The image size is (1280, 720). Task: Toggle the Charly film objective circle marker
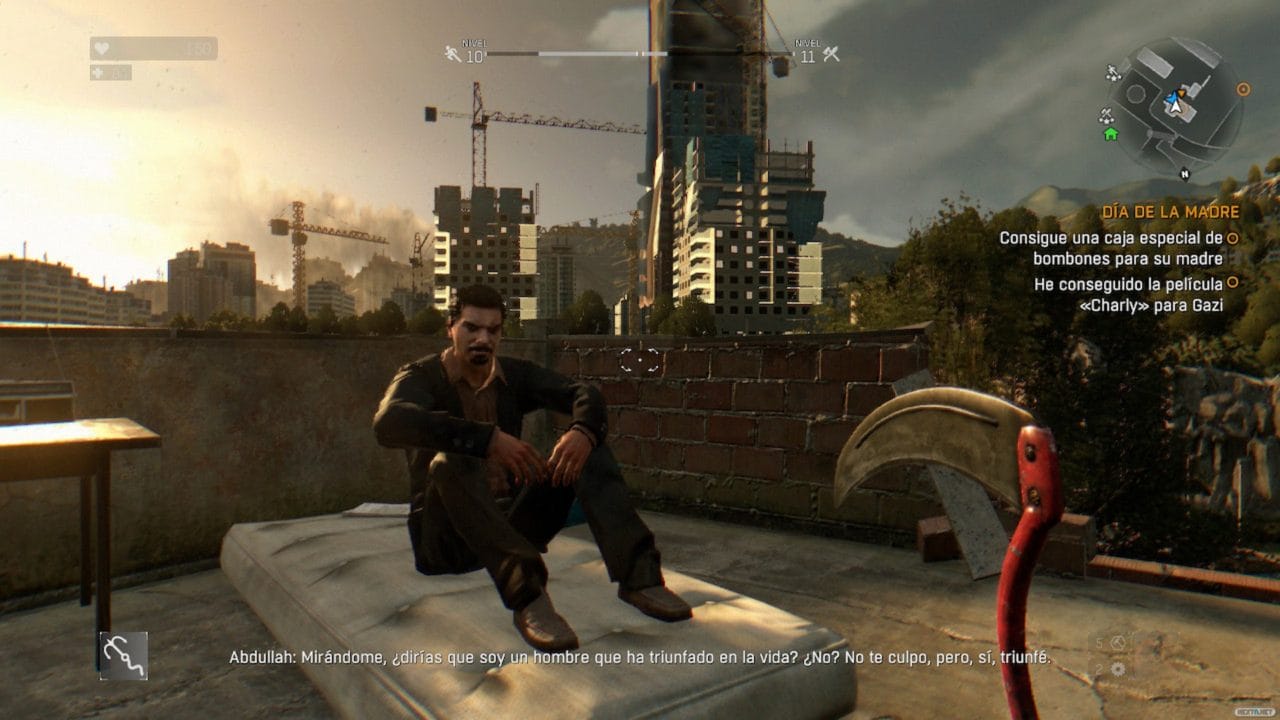[1234, 283]
